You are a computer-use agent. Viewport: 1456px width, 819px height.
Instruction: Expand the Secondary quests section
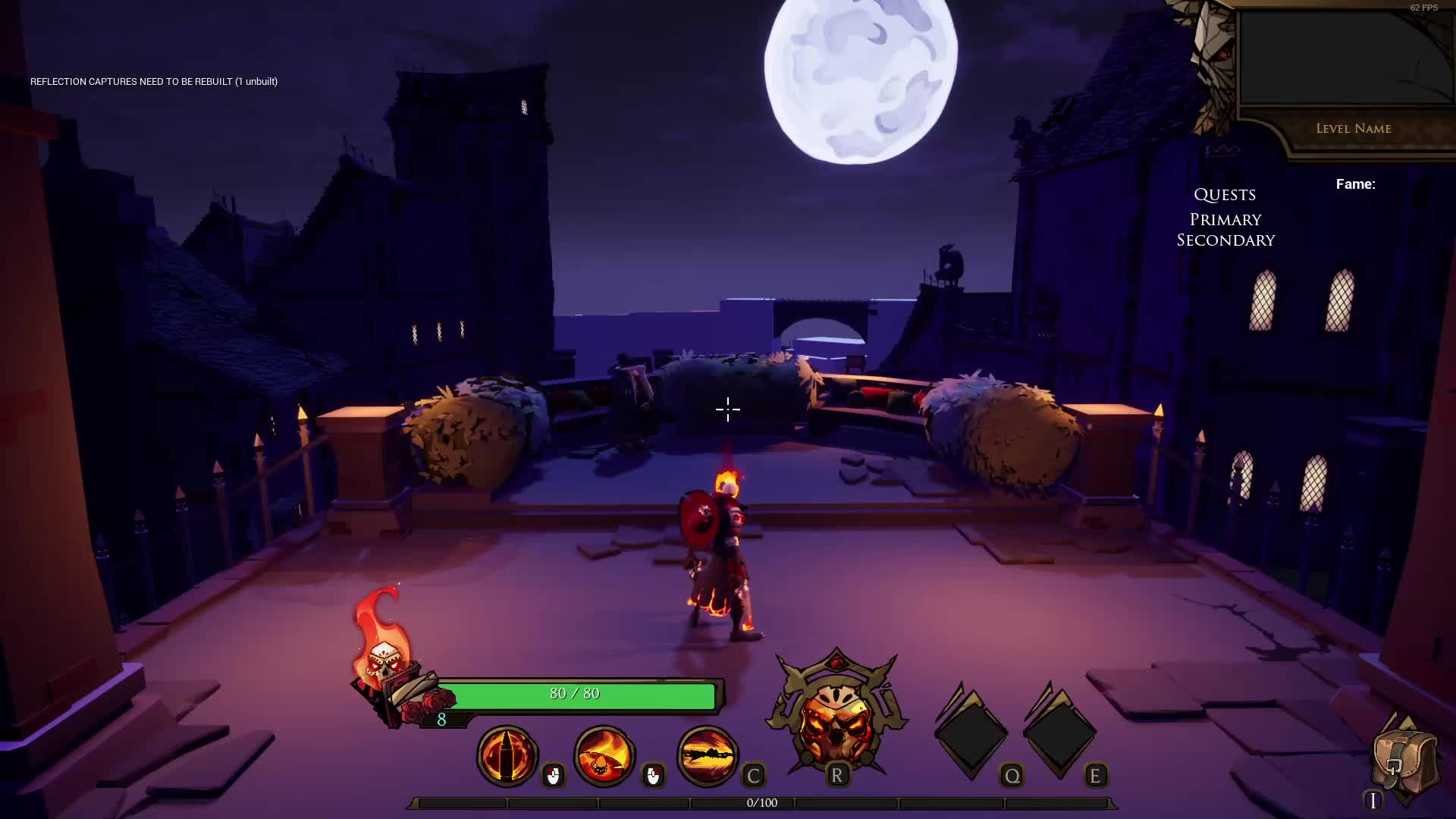1226,240
